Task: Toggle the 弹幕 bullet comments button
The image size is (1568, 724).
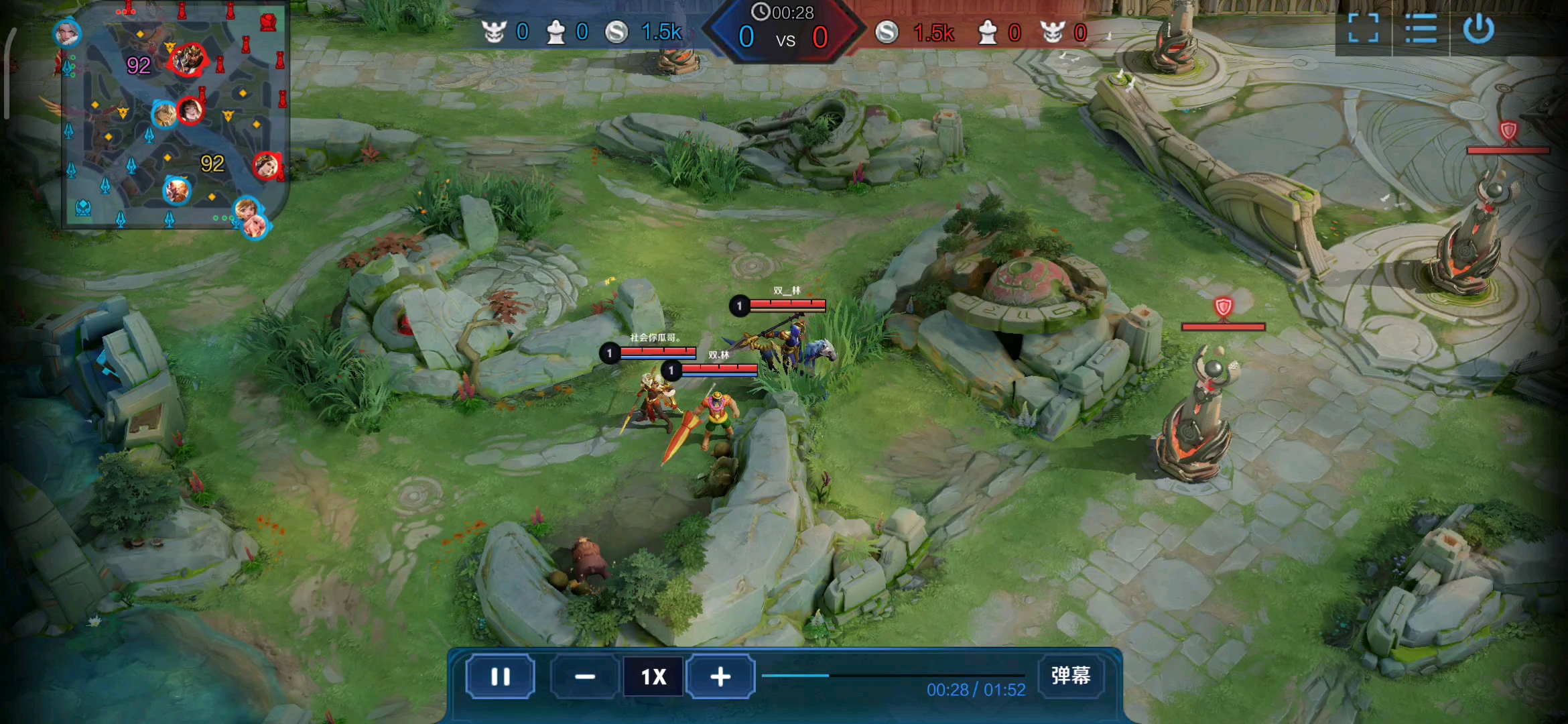Action: coord(1070,675)
